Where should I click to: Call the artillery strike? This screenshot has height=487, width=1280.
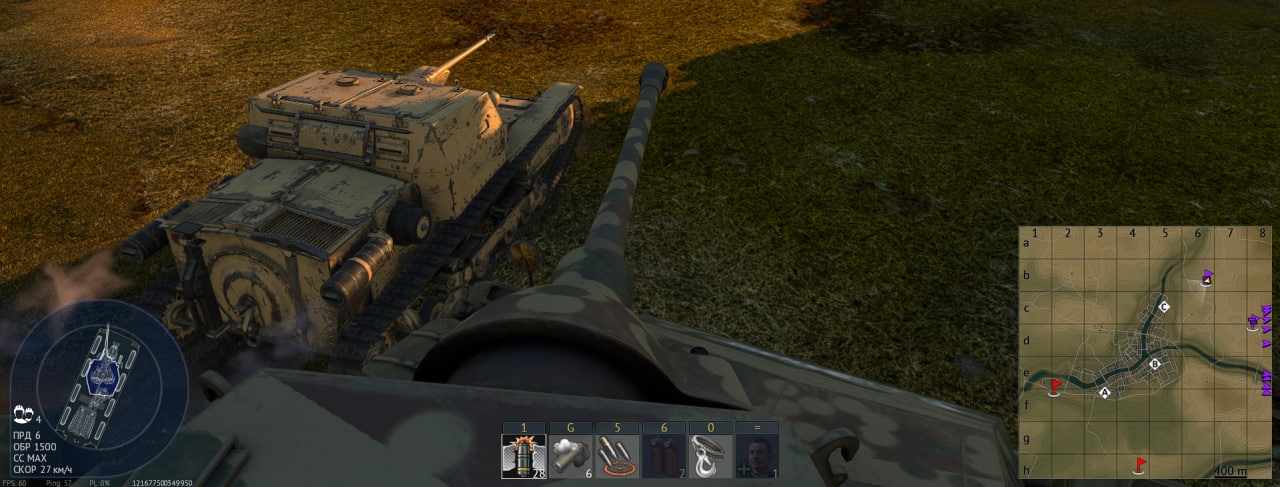pyautogui.click(x=618, y=456)
